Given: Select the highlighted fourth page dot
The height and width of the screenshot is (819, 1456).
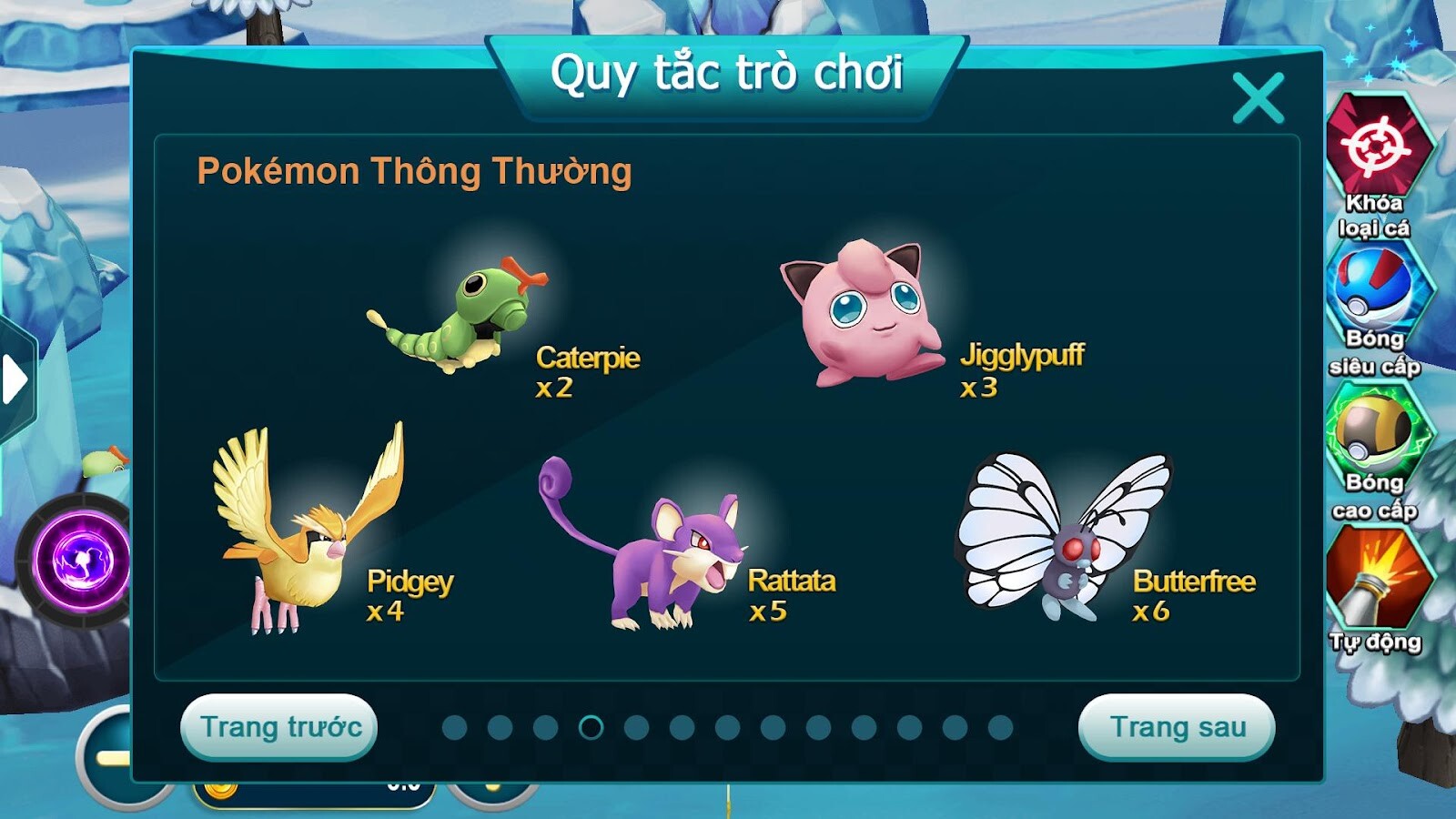Looking at the screenshot, I should [x=591, y=728].
